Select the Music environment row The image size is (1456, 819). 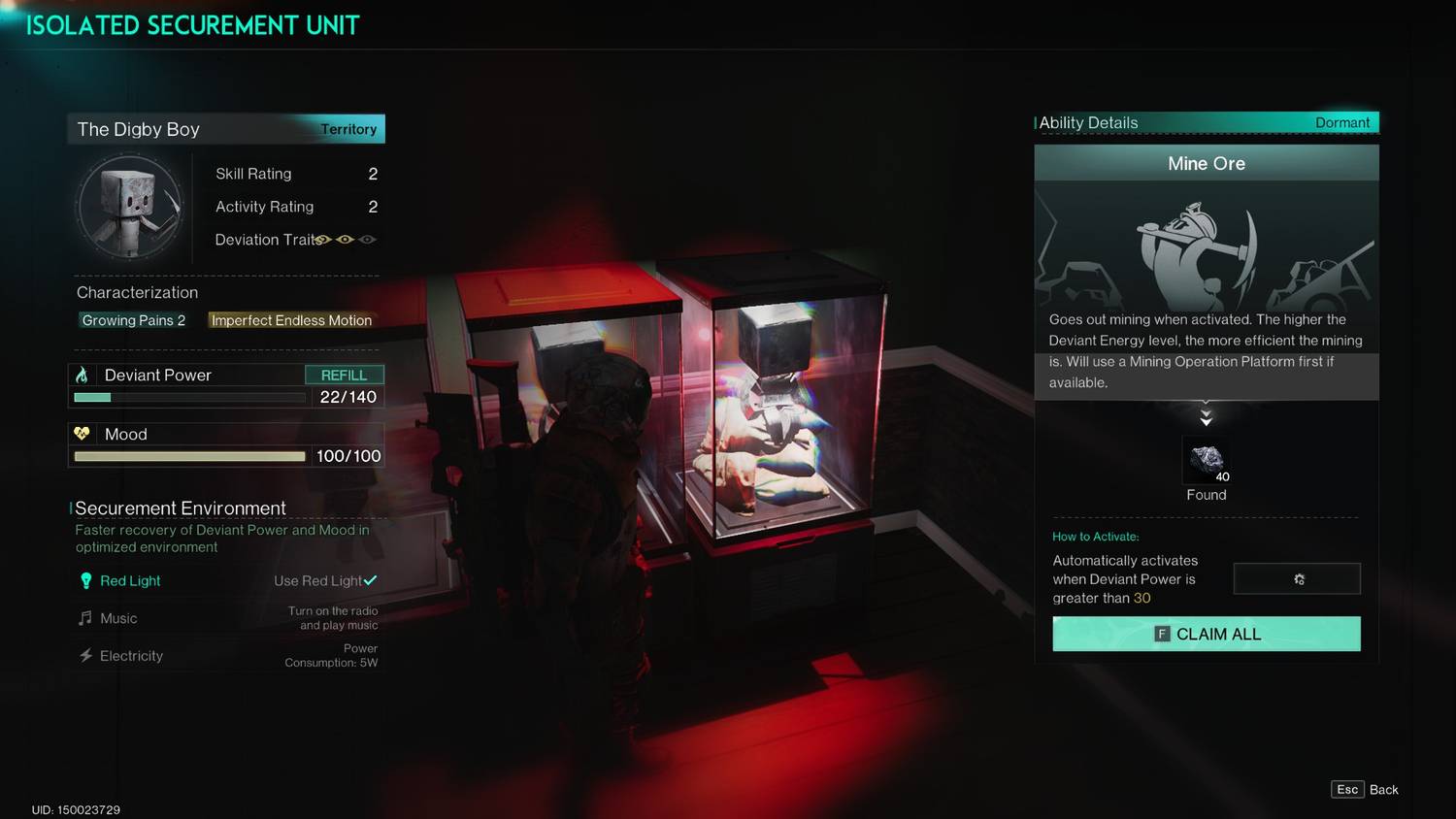pos(118,618)
